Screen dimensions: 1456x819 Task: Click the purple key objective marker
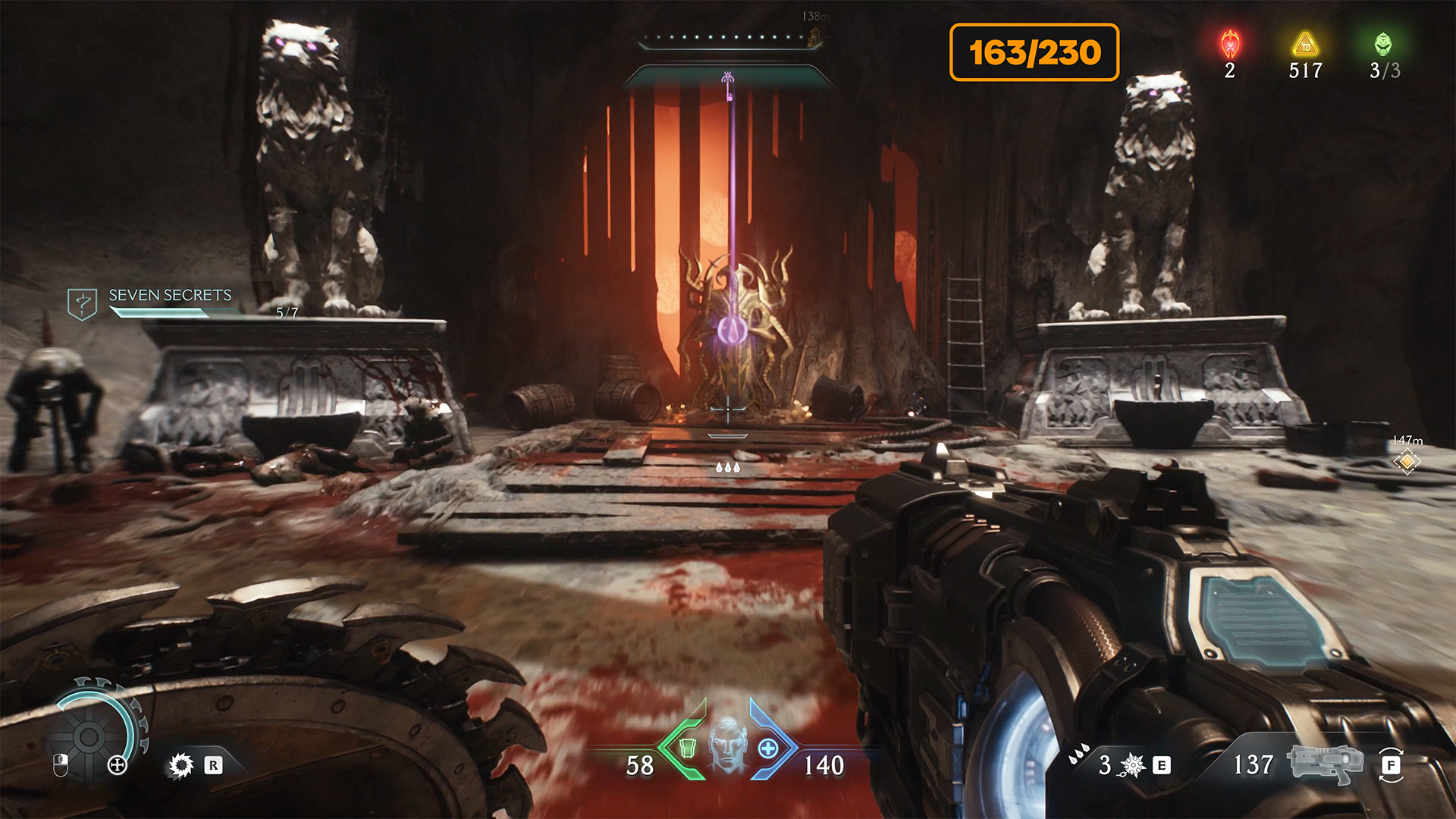pos(728,85)
